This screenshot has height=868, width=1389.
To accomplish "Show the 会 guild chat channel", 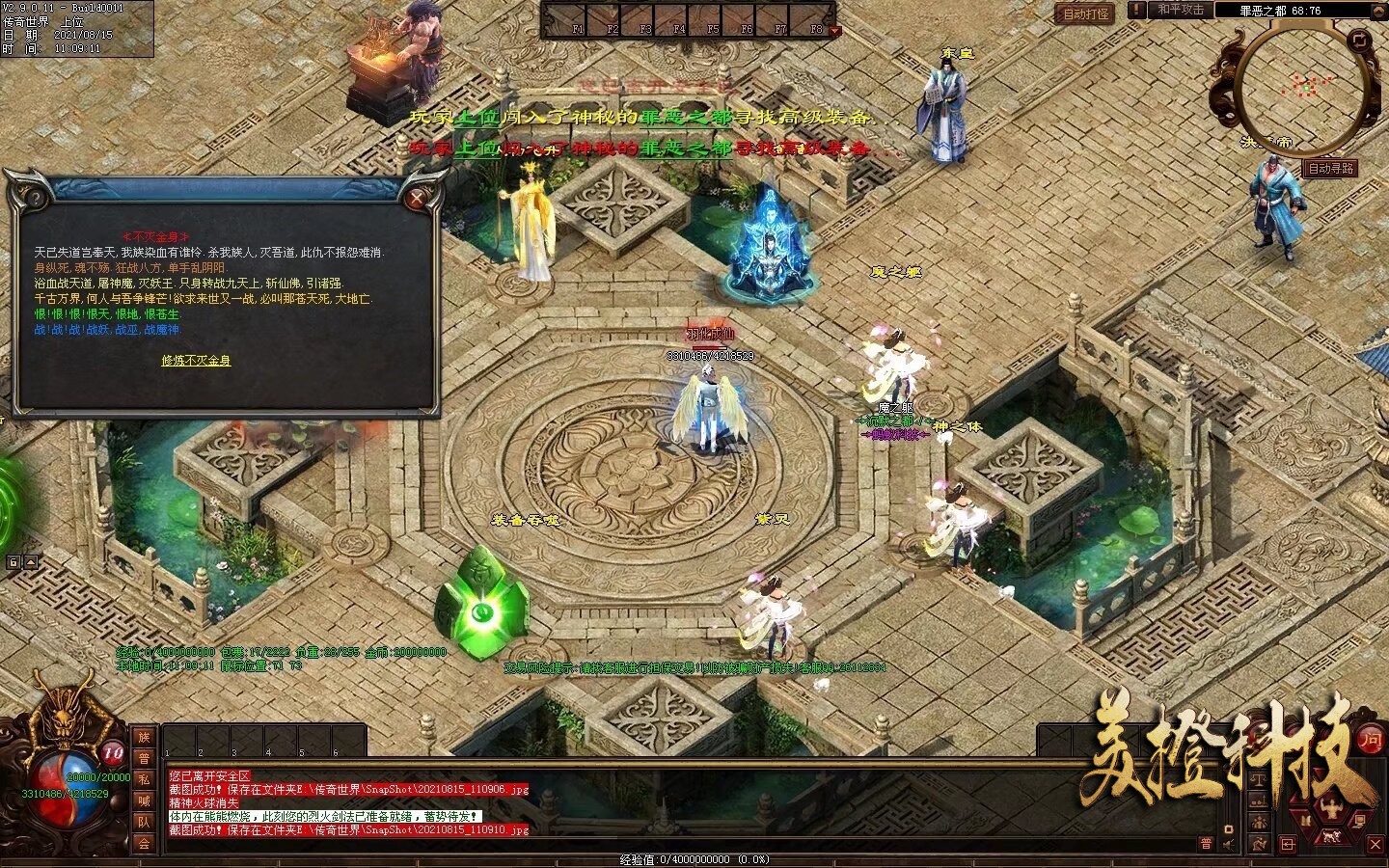I will pyautogui.click(x=144, y=844).
